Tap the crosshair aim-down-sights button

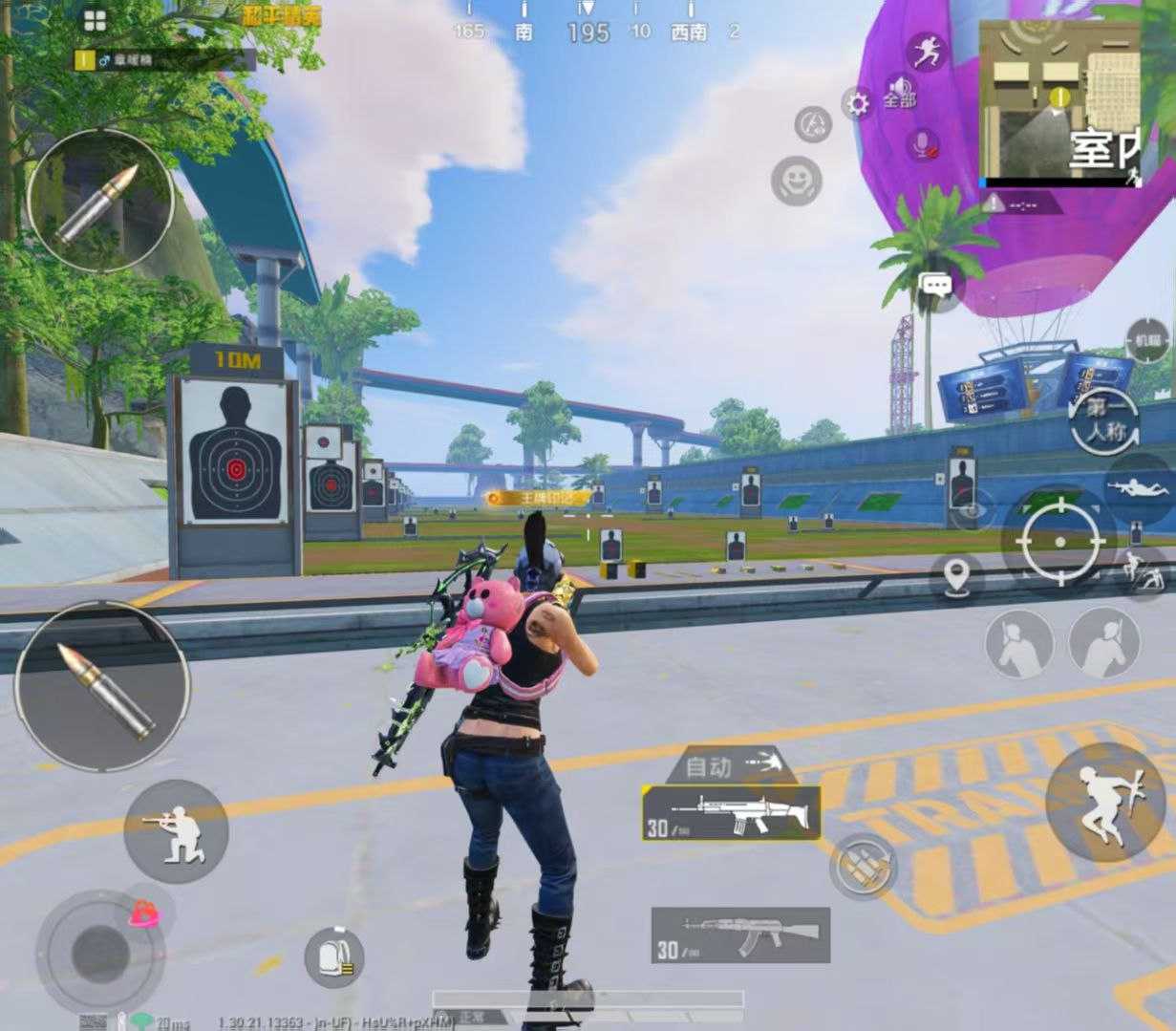(x=1059, y=540)
